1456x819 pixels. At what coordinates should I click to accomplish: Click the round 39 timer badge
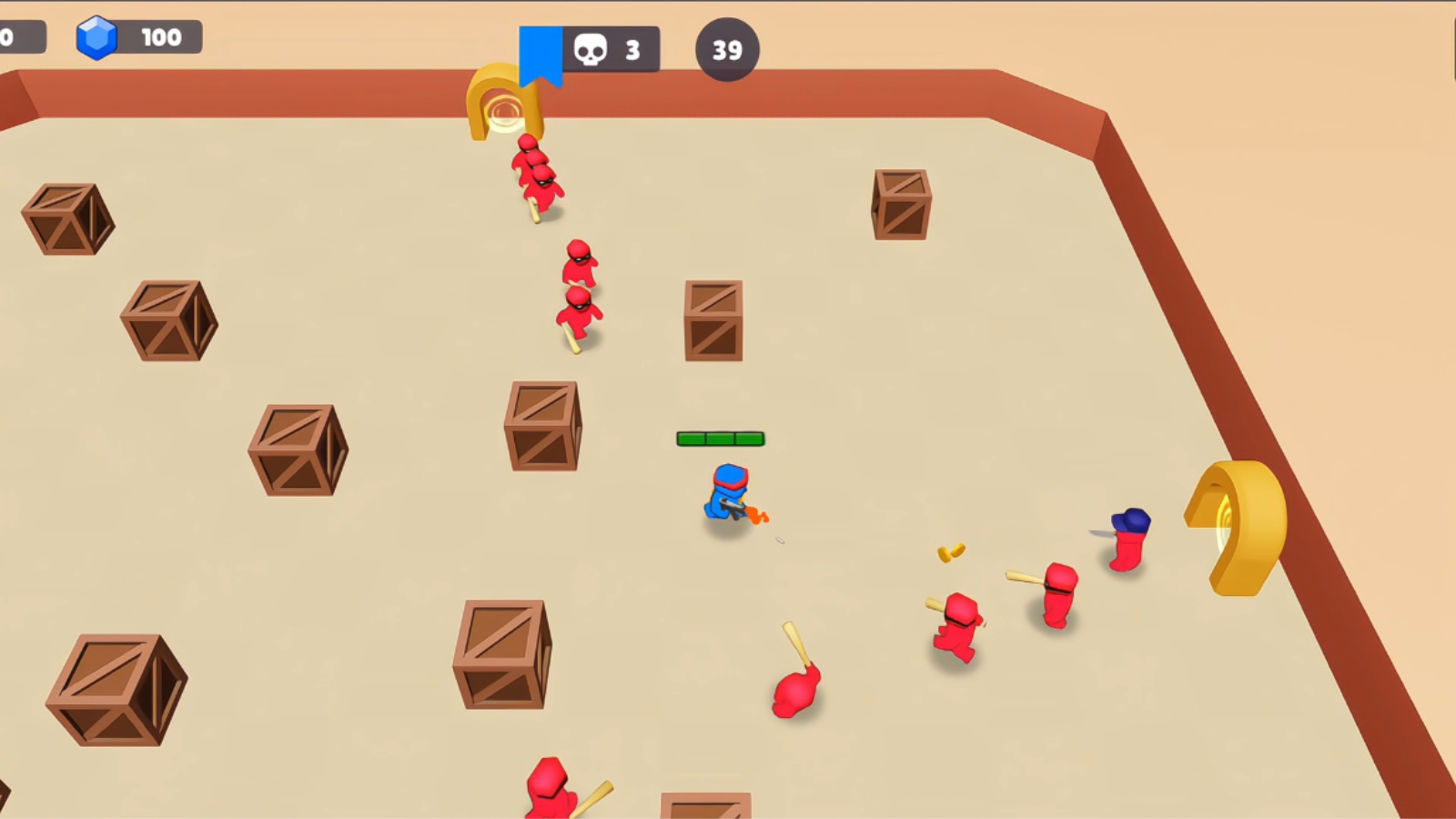725,50
